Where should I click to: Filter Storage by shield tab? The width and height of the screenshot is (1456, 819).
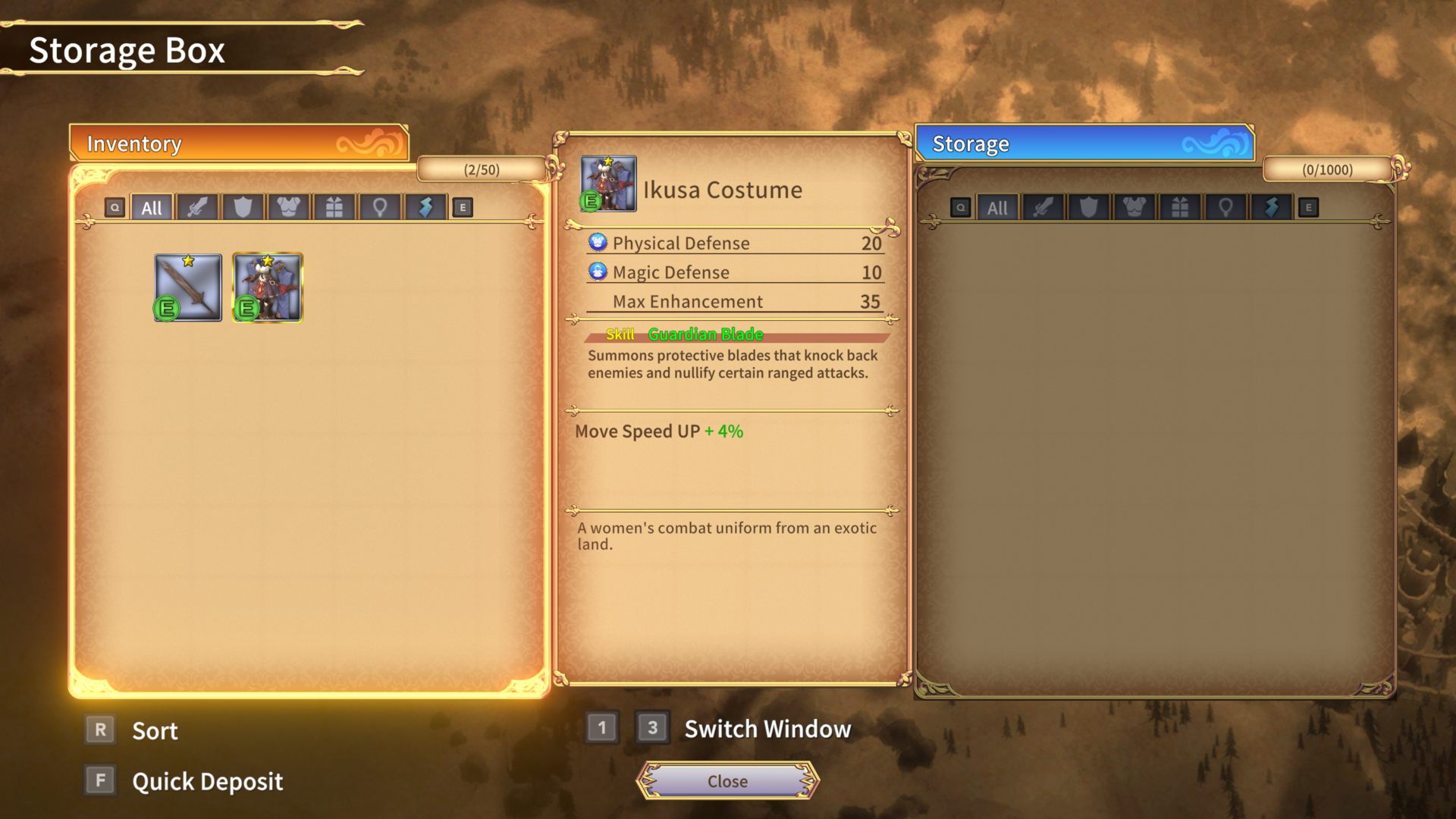(1089, 208)
